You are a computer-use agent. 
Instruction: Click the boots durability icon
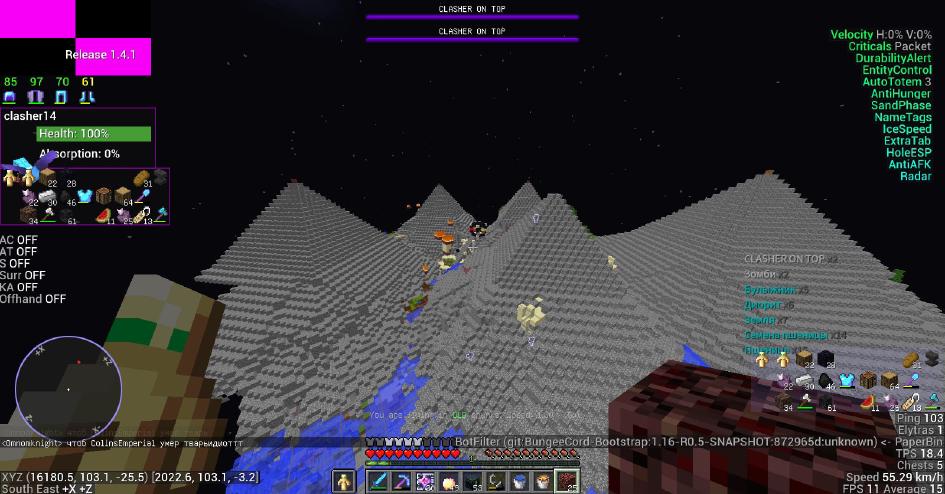[88, 97]
